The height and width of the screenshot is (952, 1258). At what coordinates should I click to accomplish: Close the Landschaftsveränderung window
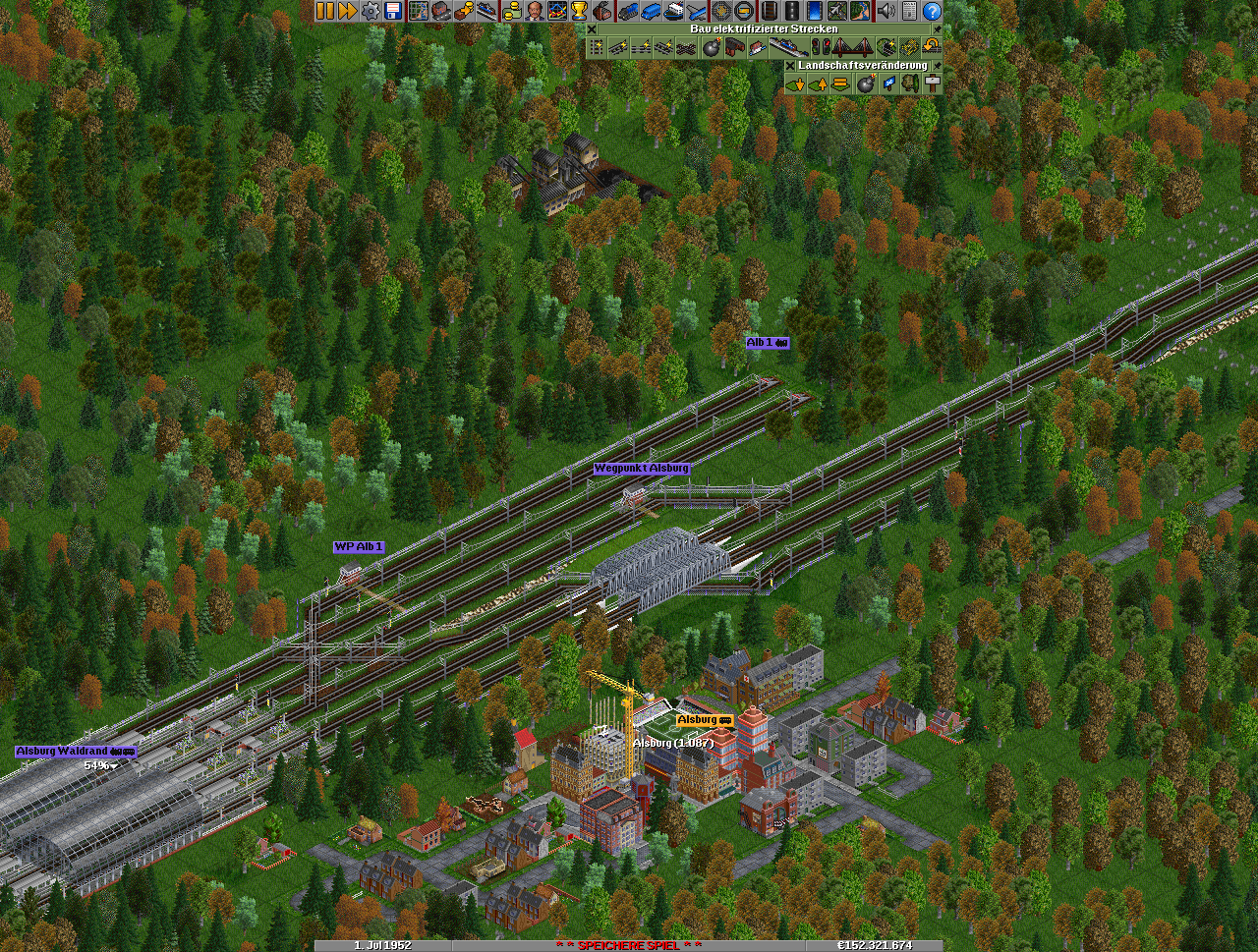pos(789,66)
